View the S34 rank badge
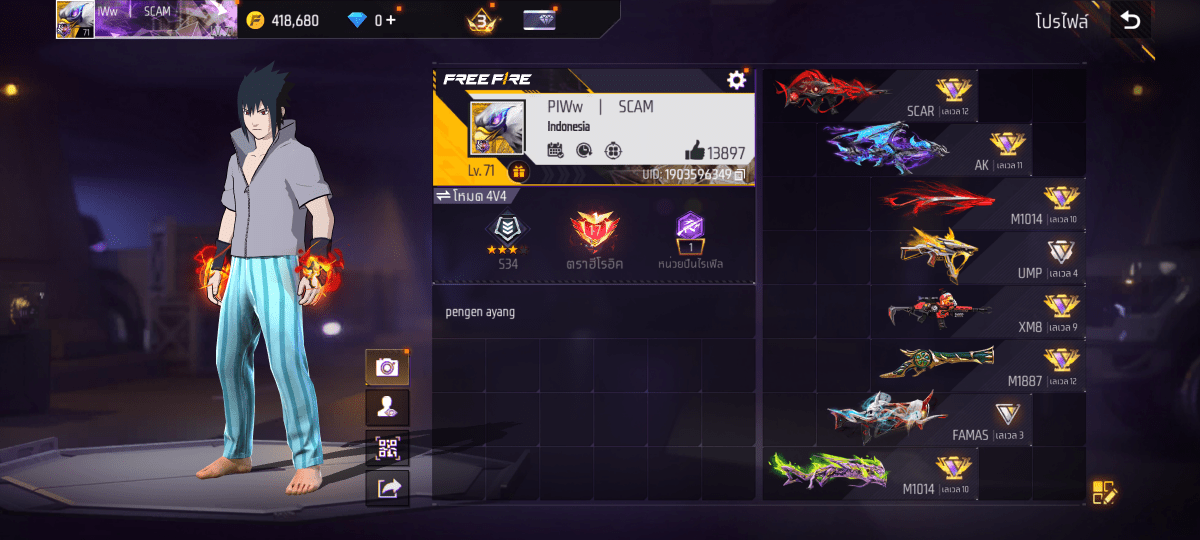This screenshot has height=540, width=1200. pos(508,242)
